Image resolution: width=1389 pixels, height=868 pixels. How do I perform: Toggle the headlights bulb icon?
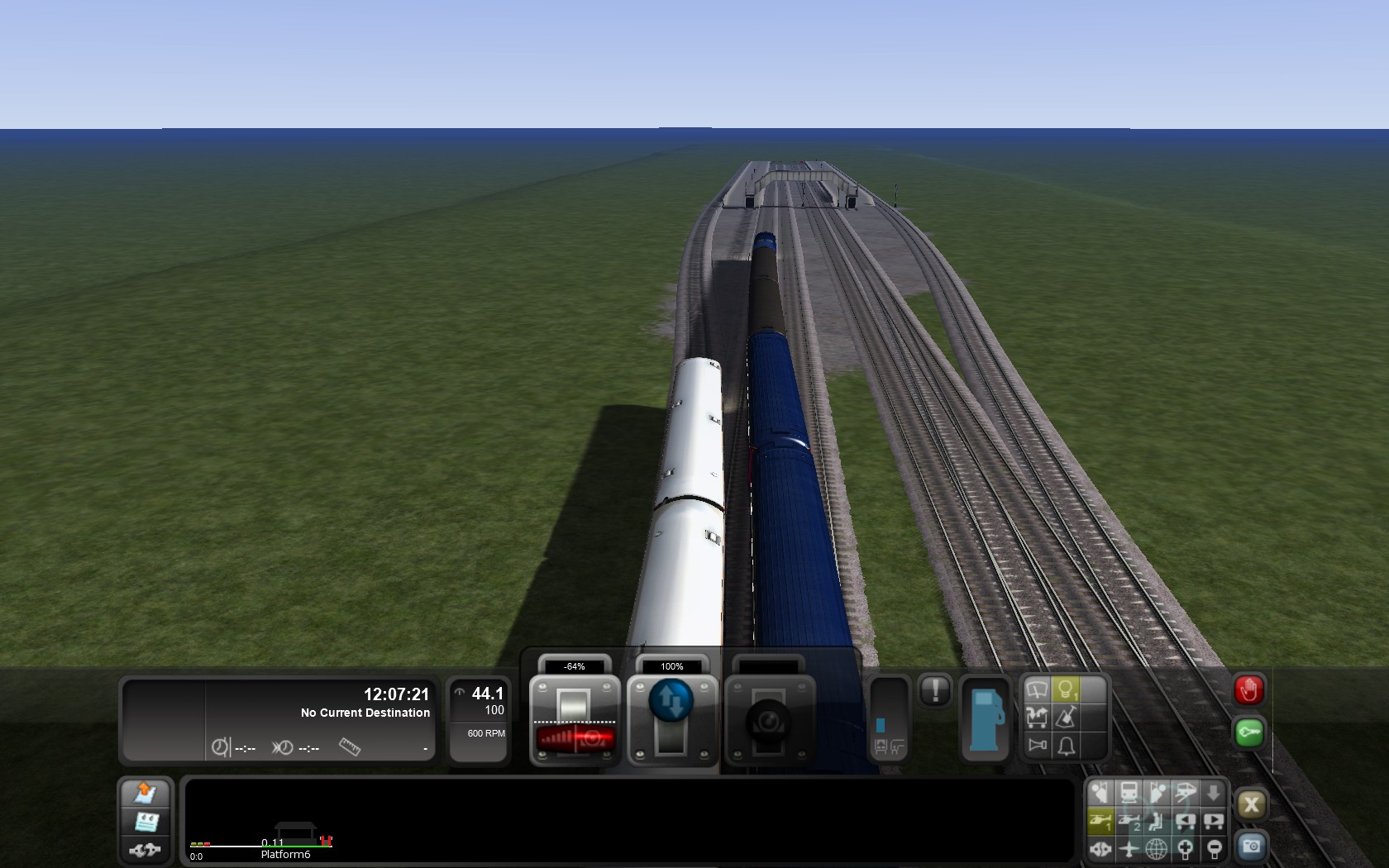1066,689
